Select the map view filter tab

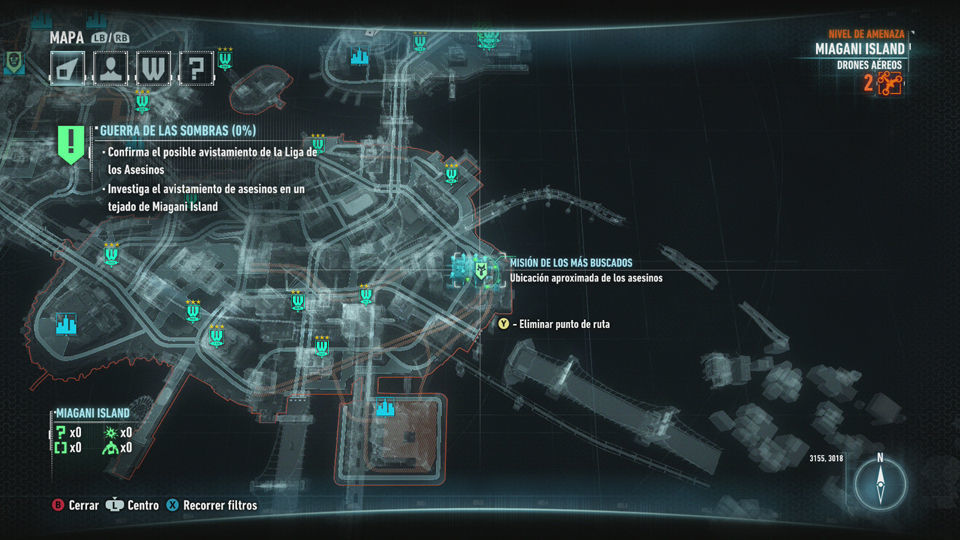(x=67, y=68)
